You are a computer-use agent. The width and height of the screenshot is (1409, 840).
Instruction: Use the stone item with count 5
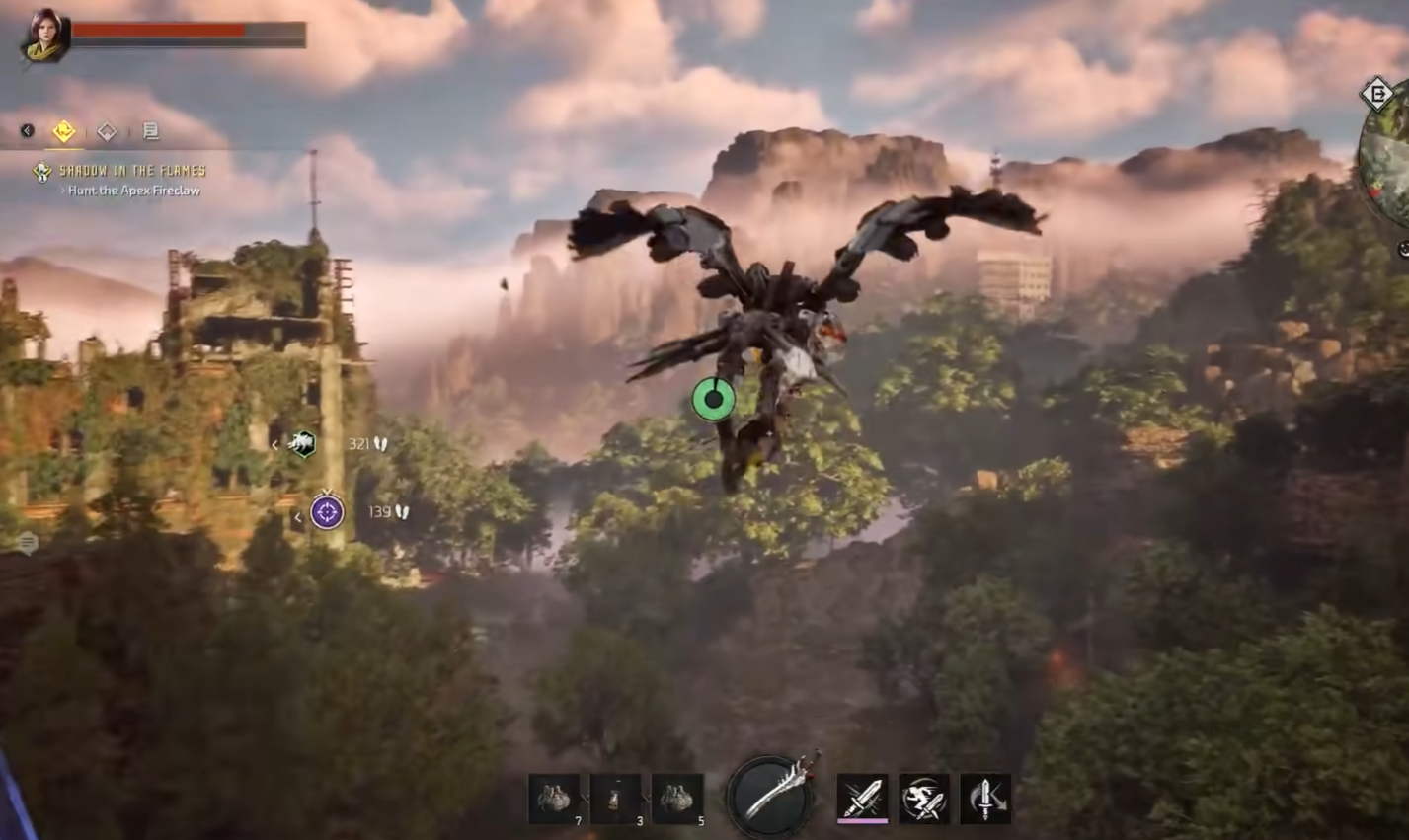[x=677, y=799]
